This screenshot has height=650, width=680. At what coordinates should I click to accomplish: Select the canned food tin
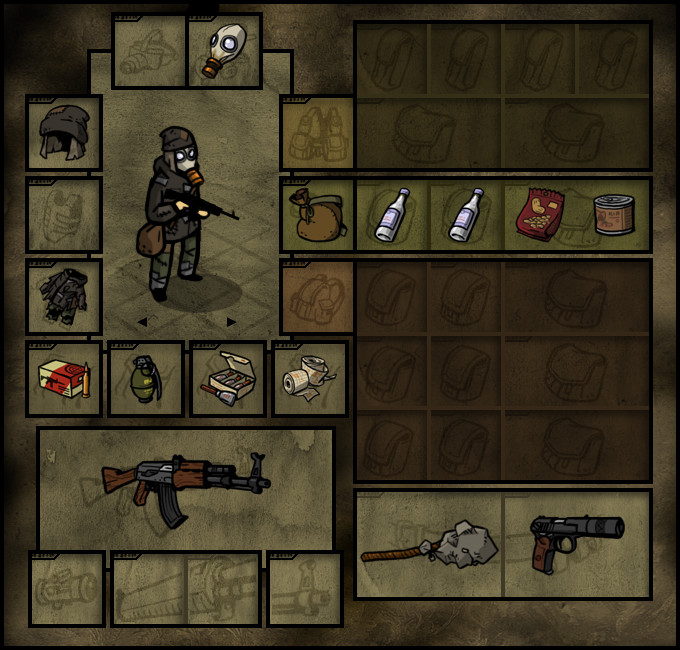point(613,215)
